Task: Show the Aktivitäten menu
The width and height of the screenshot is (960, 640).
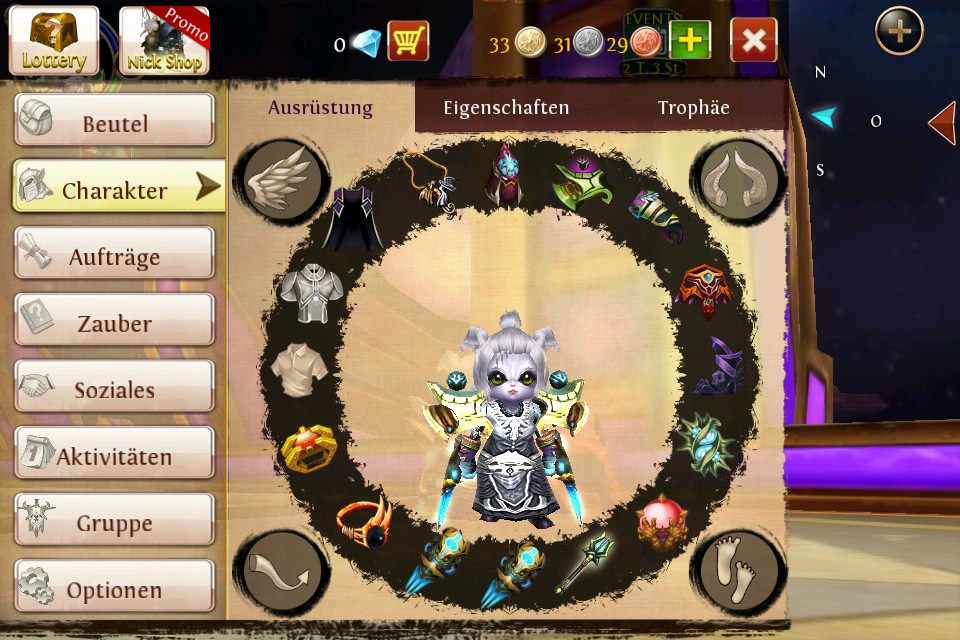Action: (x=114, y=456)
